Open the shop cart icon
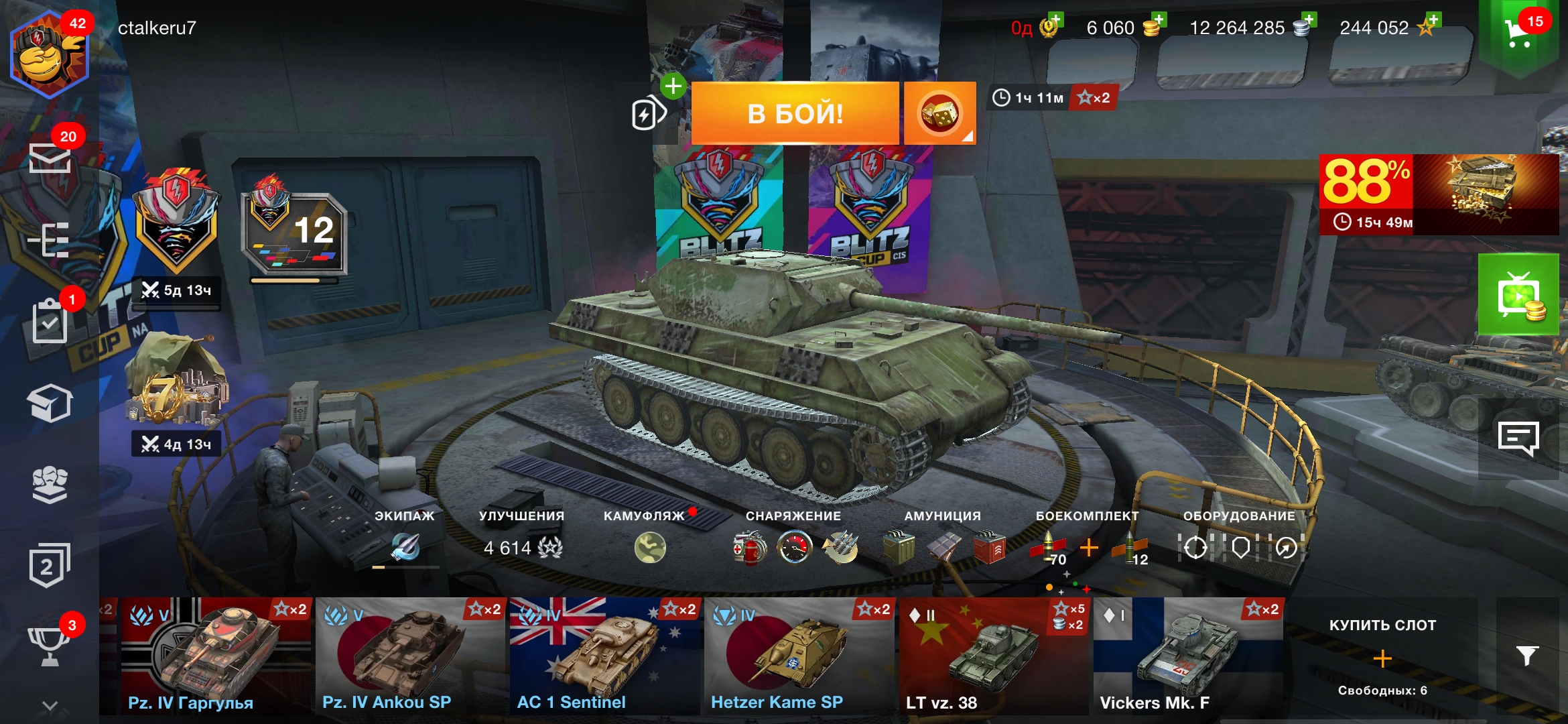The height and width of the screenshot is (724, 1568). click(1518, 34)
